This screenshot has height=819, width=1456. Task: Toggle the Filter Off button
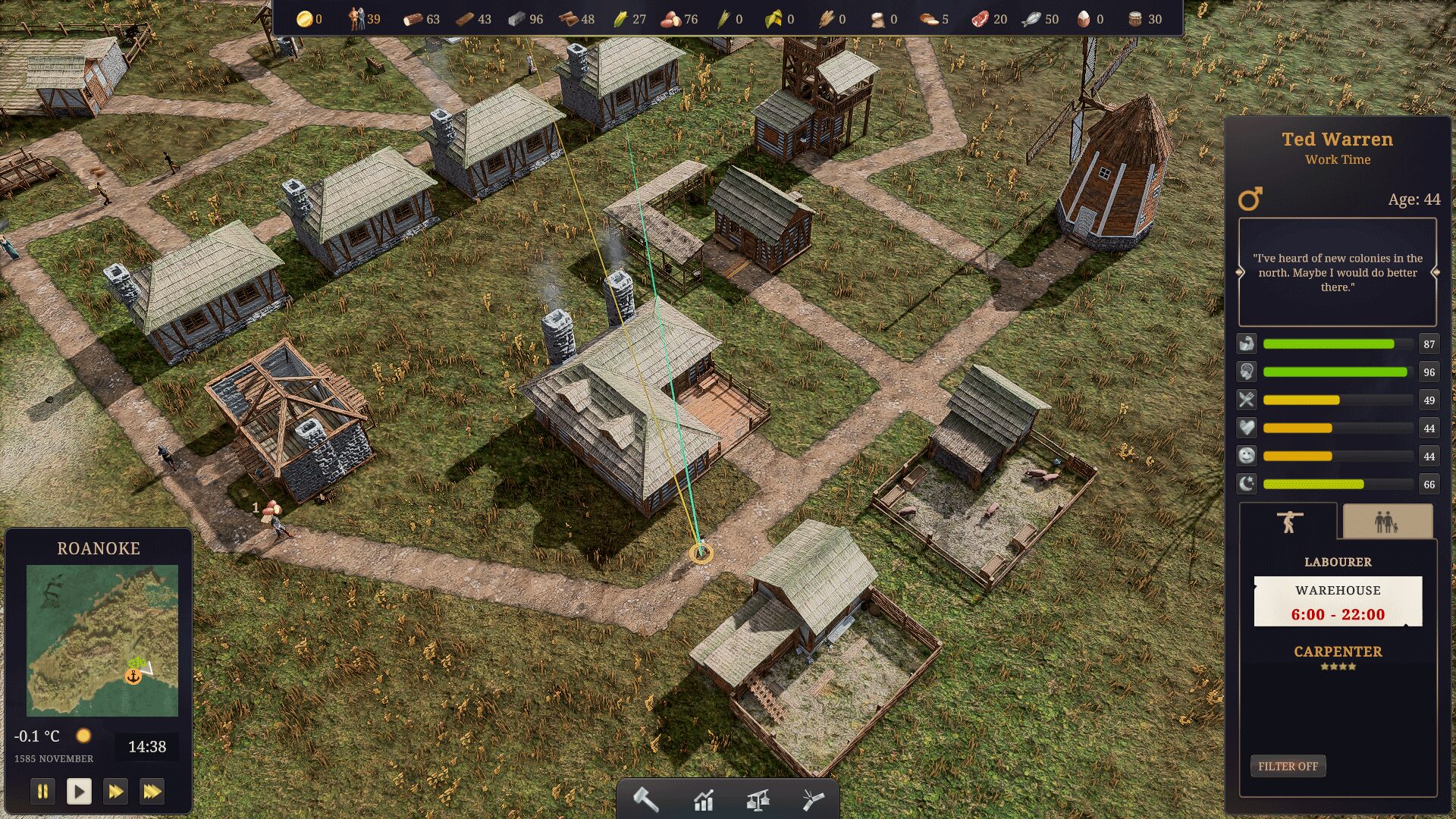click(1288, 766)
